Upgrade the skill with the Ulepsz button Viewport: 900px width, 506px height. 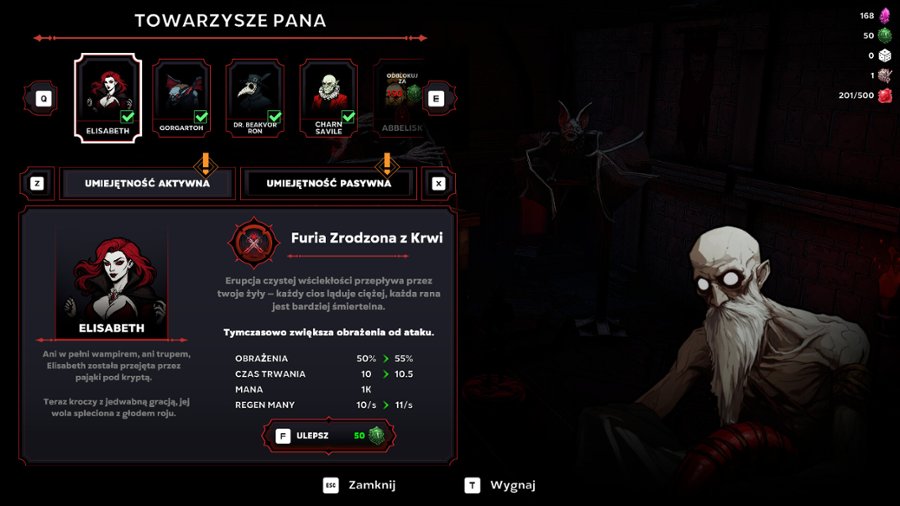[328, 435]
